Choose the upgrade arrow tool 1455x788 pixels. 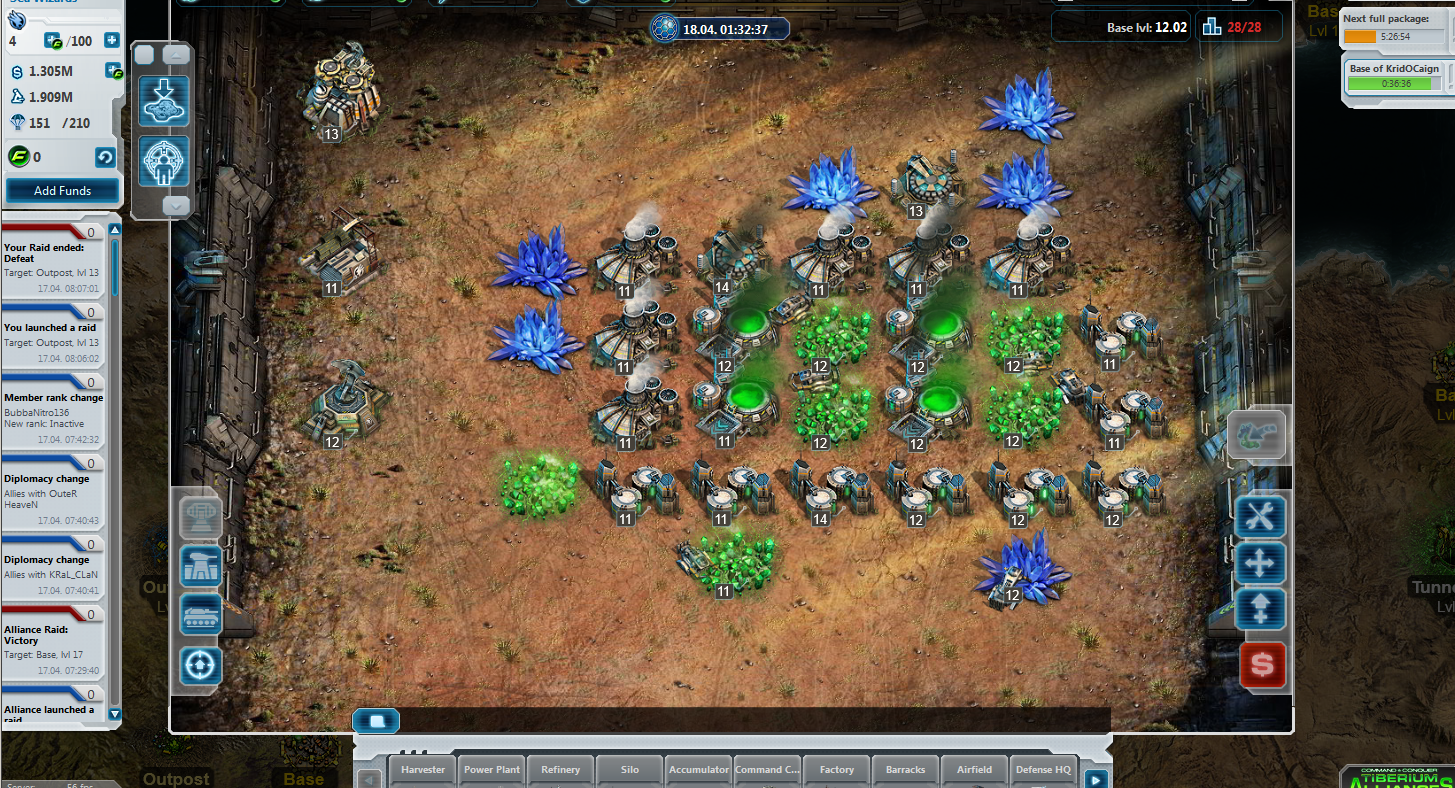tap(1260, 610)
